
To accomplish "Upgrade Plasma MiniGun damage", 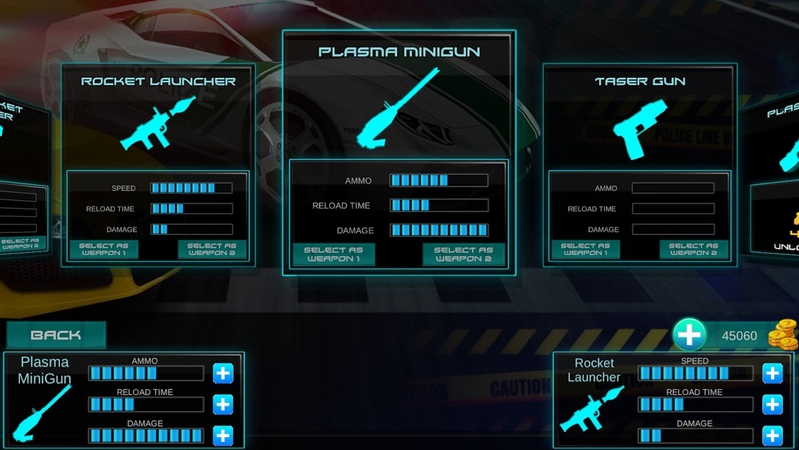I will click(x=223, y=435).
